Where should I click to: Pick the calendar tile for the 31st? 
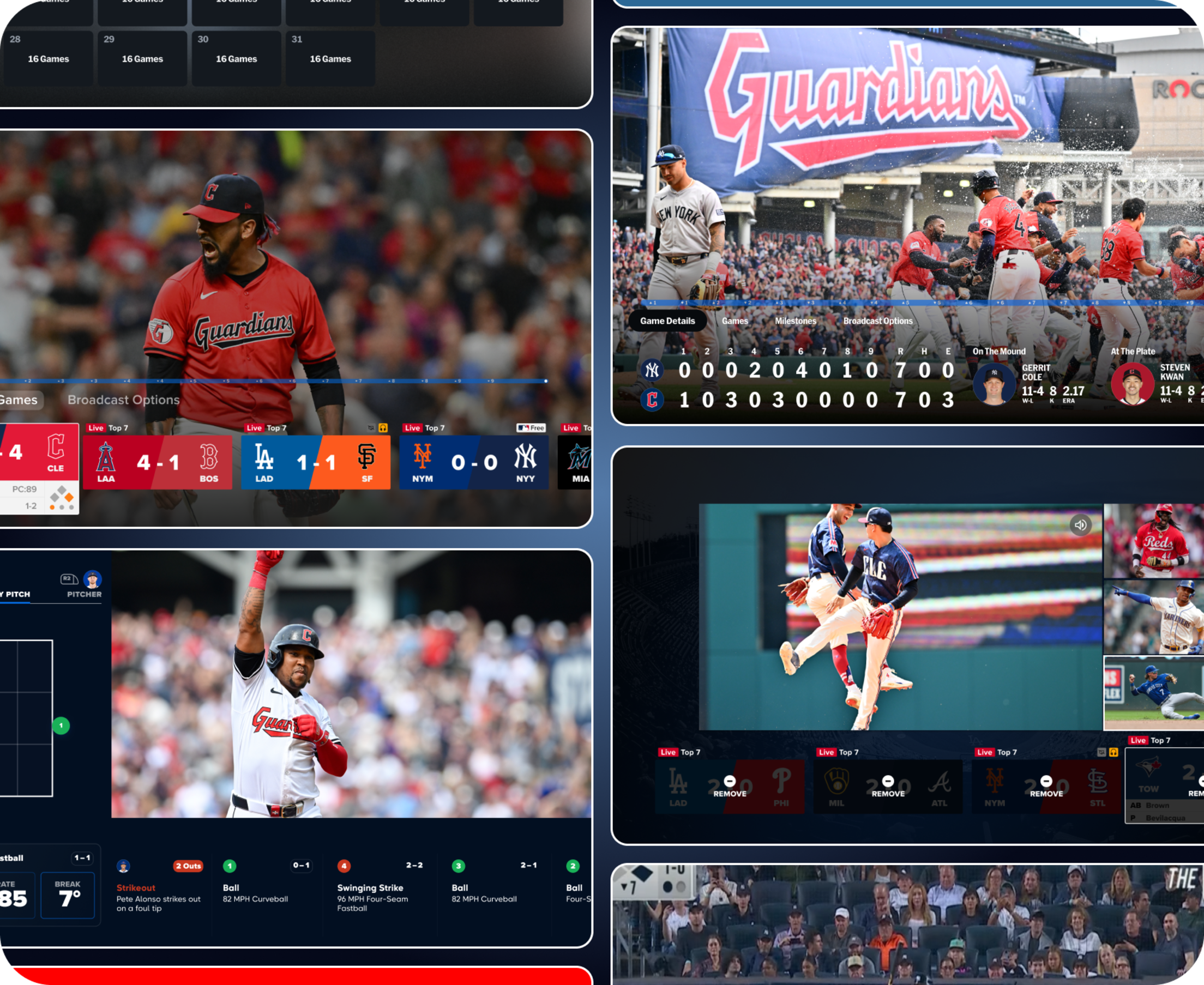pos(330,58)
